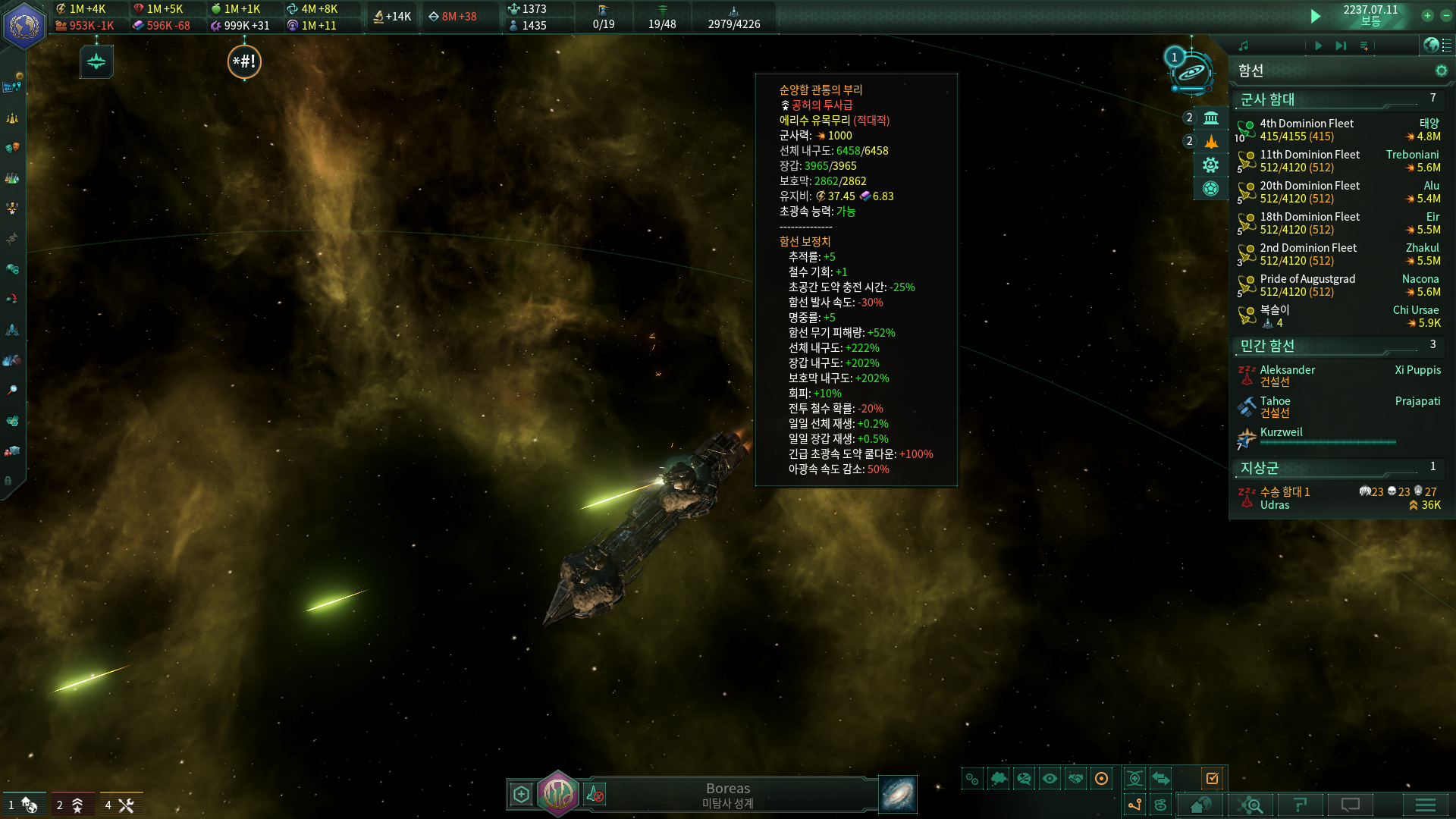This screenshot has width=1456, height=819.
Task: Resume game with the top play button
Action: 1316,16
